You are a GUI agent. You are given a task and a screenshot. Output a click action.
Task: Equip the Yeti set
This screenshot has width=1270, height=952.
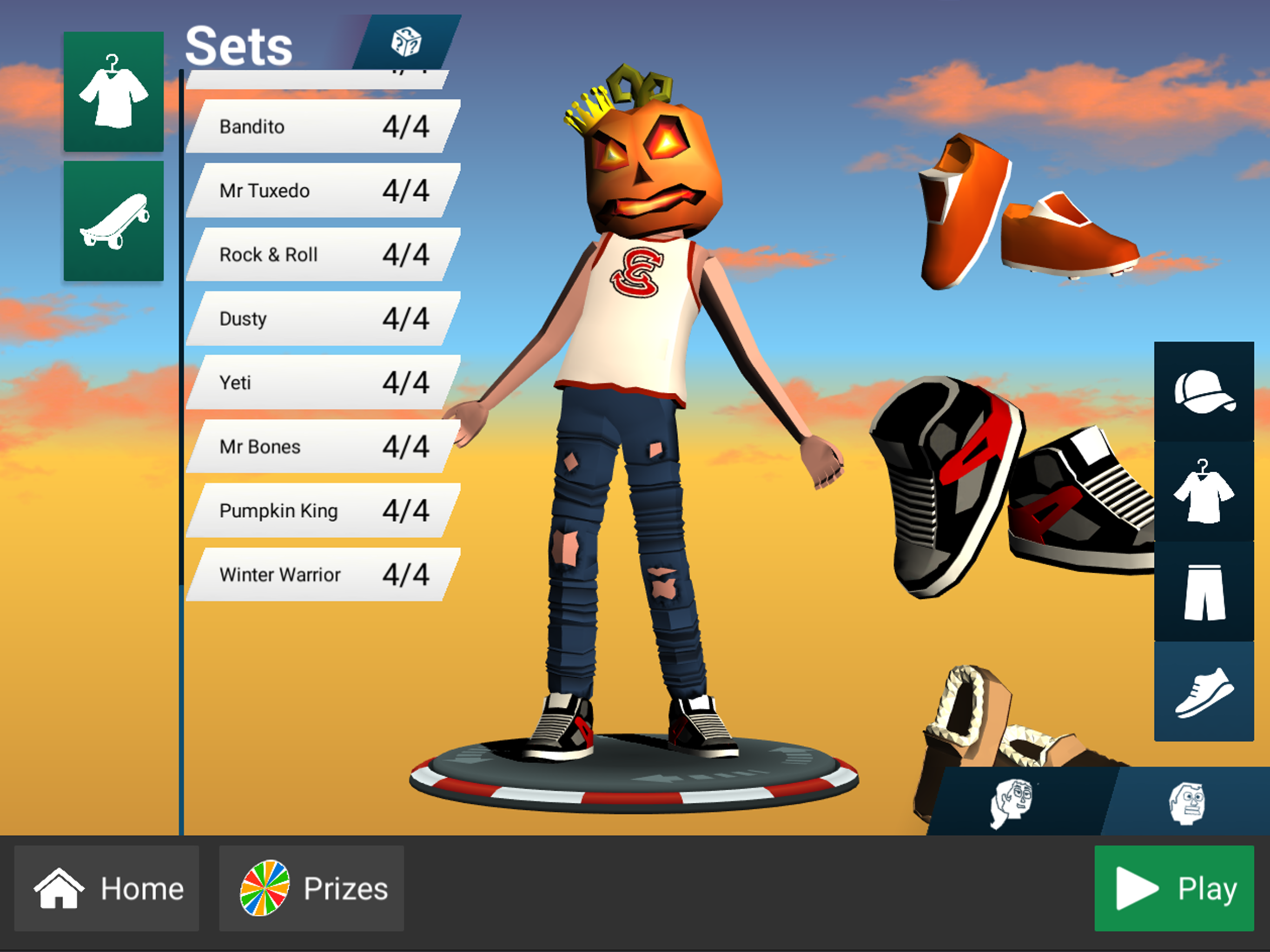pyautogui.click(x=323, y=383)
